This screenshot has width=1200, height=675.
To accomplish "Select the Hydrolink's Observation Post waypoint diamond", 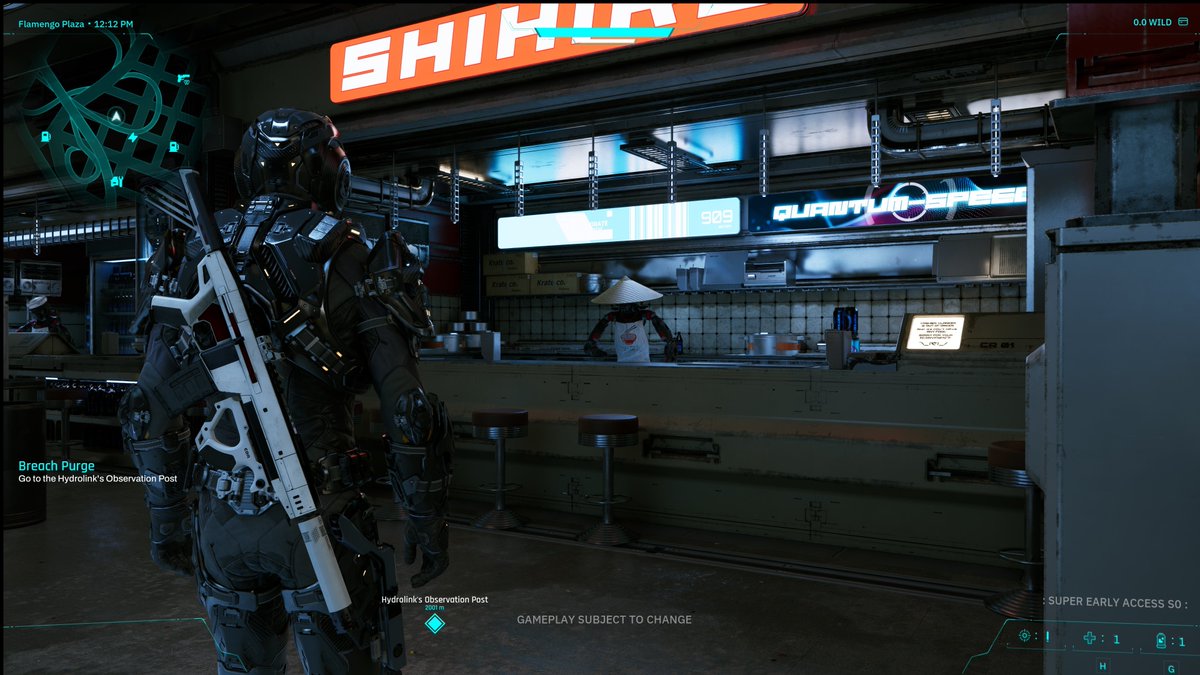I will 434,624.
